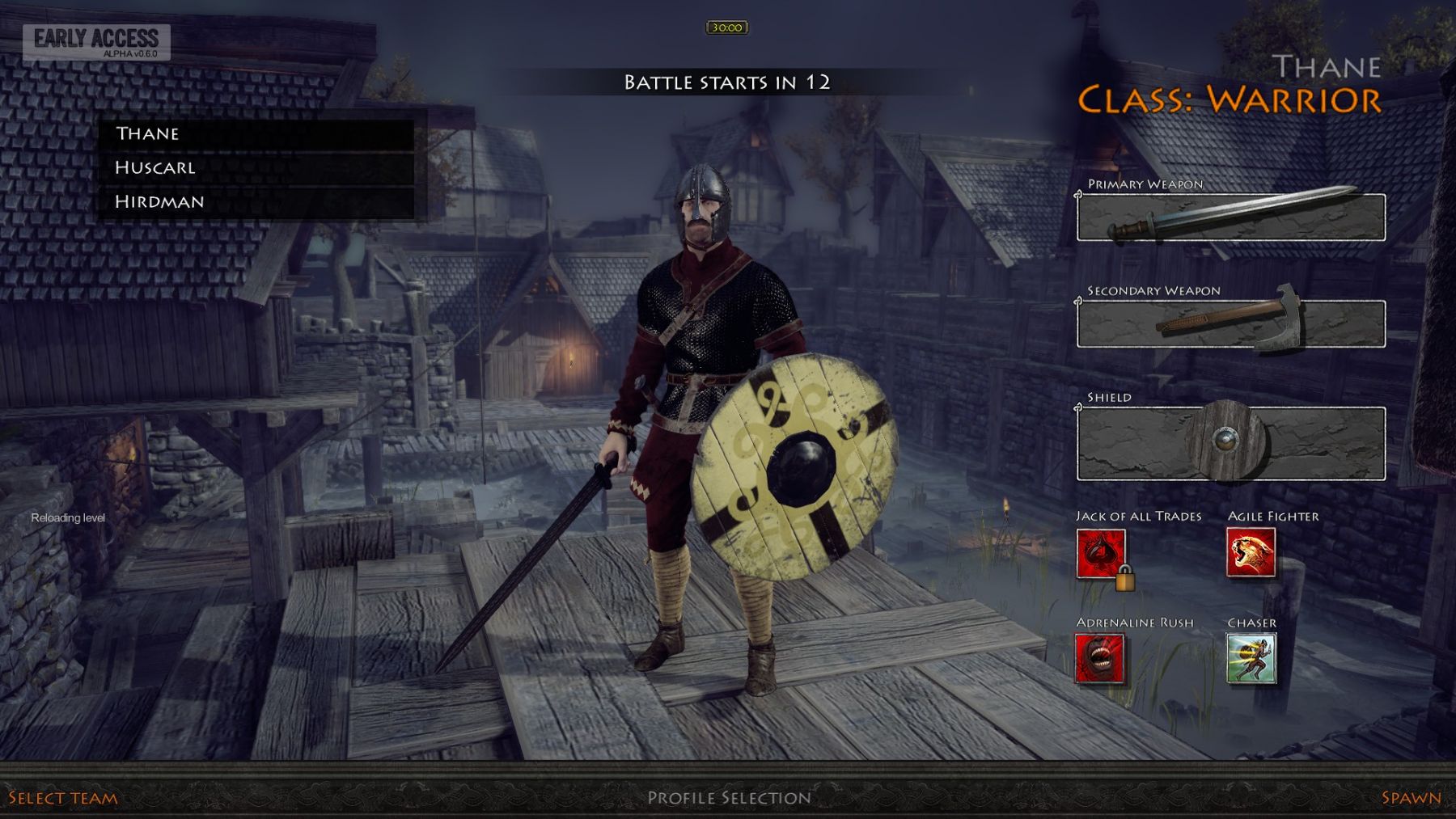Choose the Adrenaline Rush perk icon
This screenshot has width=1456, height=819.
pyautogui.click(x=1099, y=658)
